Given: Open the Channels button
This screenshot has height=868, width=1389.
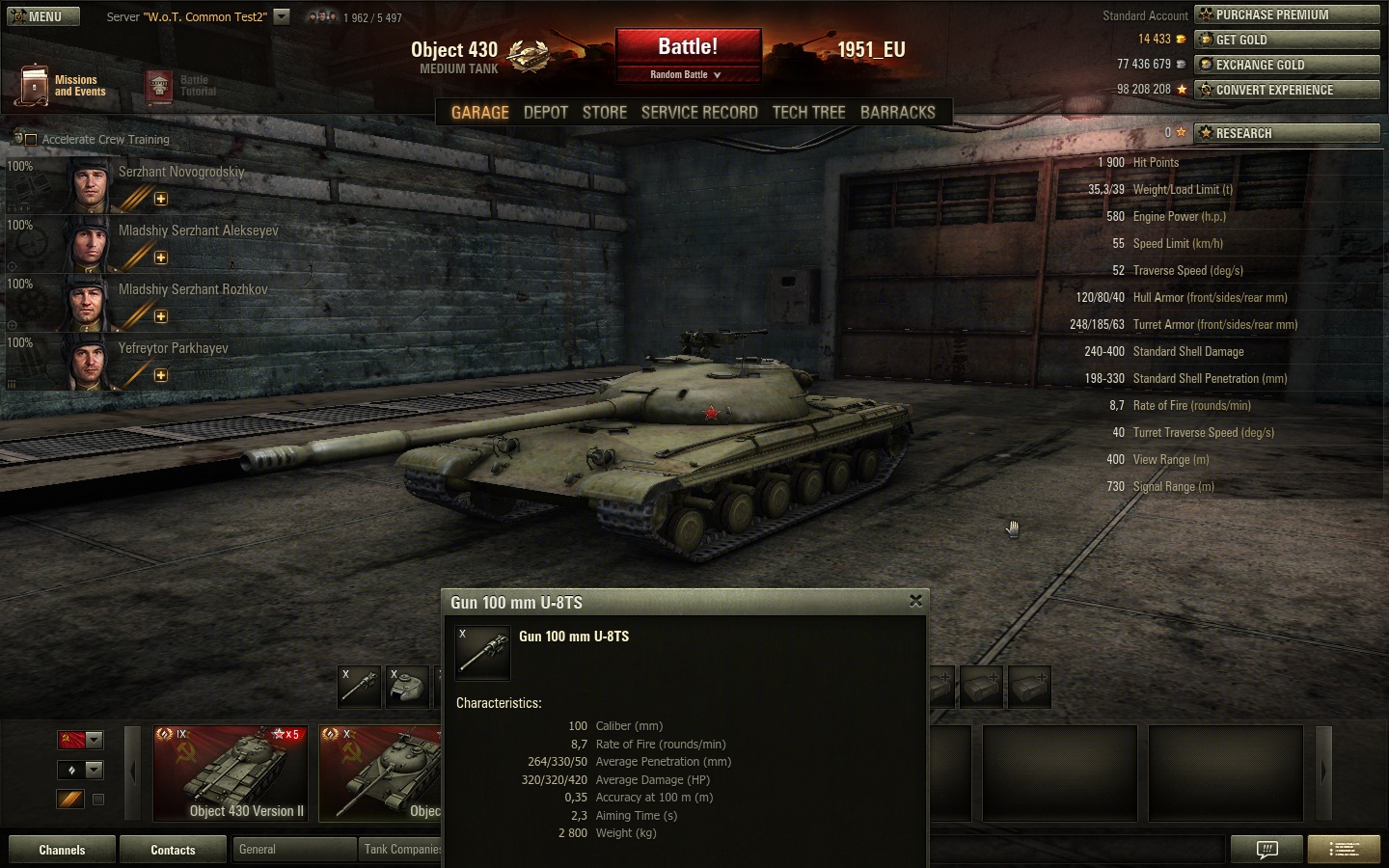Looking at the screenshot, I should [x=62, y=850].
